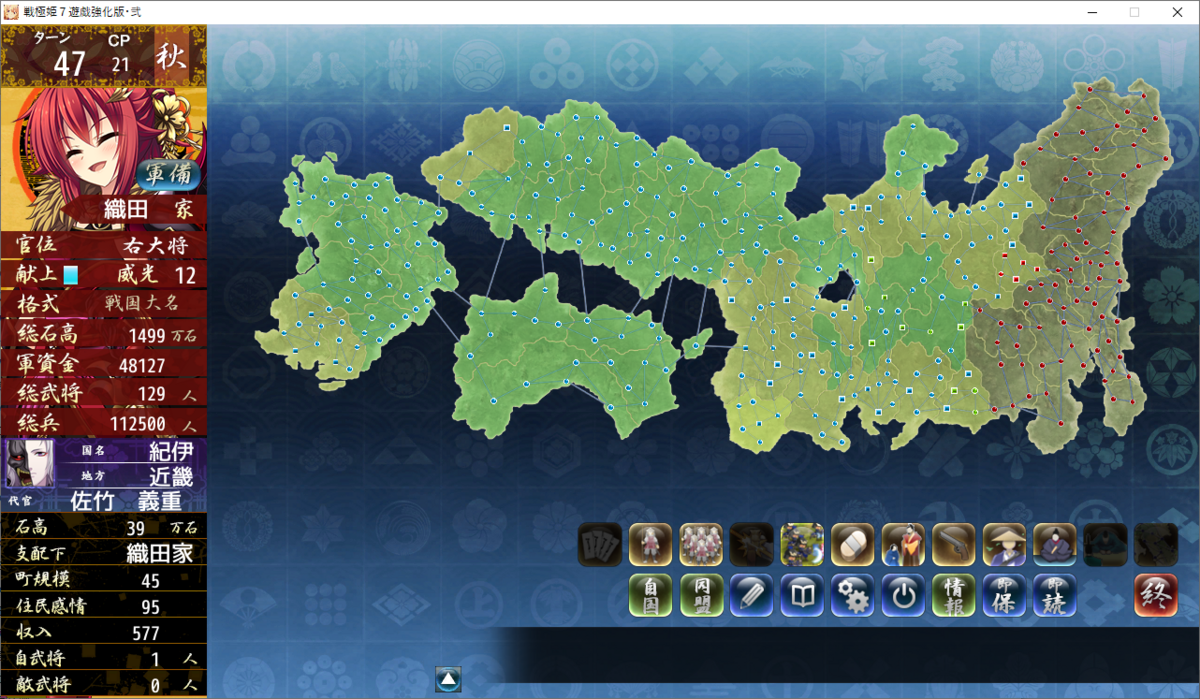The height and width of the screenshot is (699, 1200).
Task: Open the 自国 own country view
Action: click(x=650, y=595)
